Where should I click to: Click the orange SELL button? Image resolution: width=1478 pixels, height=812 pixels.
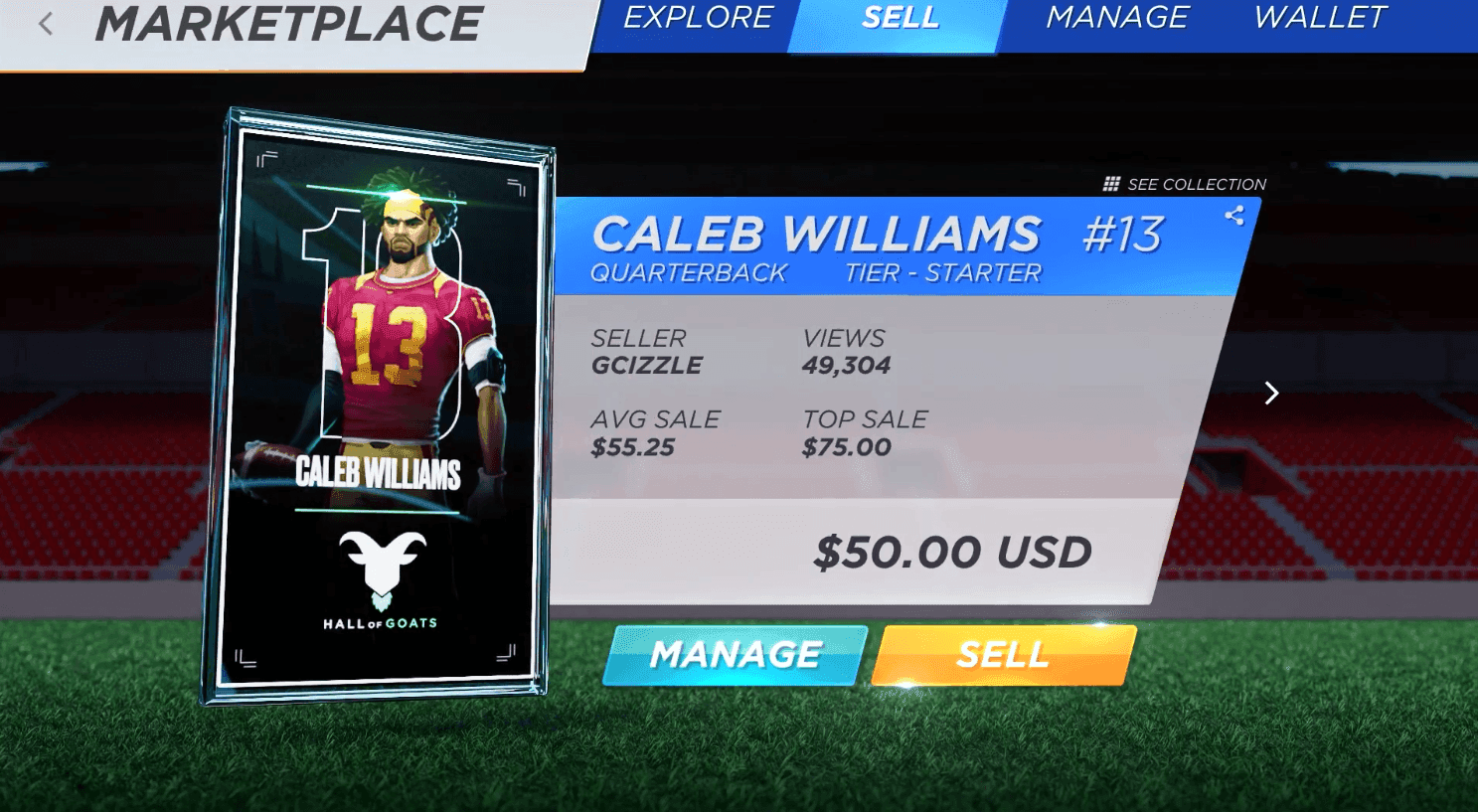[1003, 654]
